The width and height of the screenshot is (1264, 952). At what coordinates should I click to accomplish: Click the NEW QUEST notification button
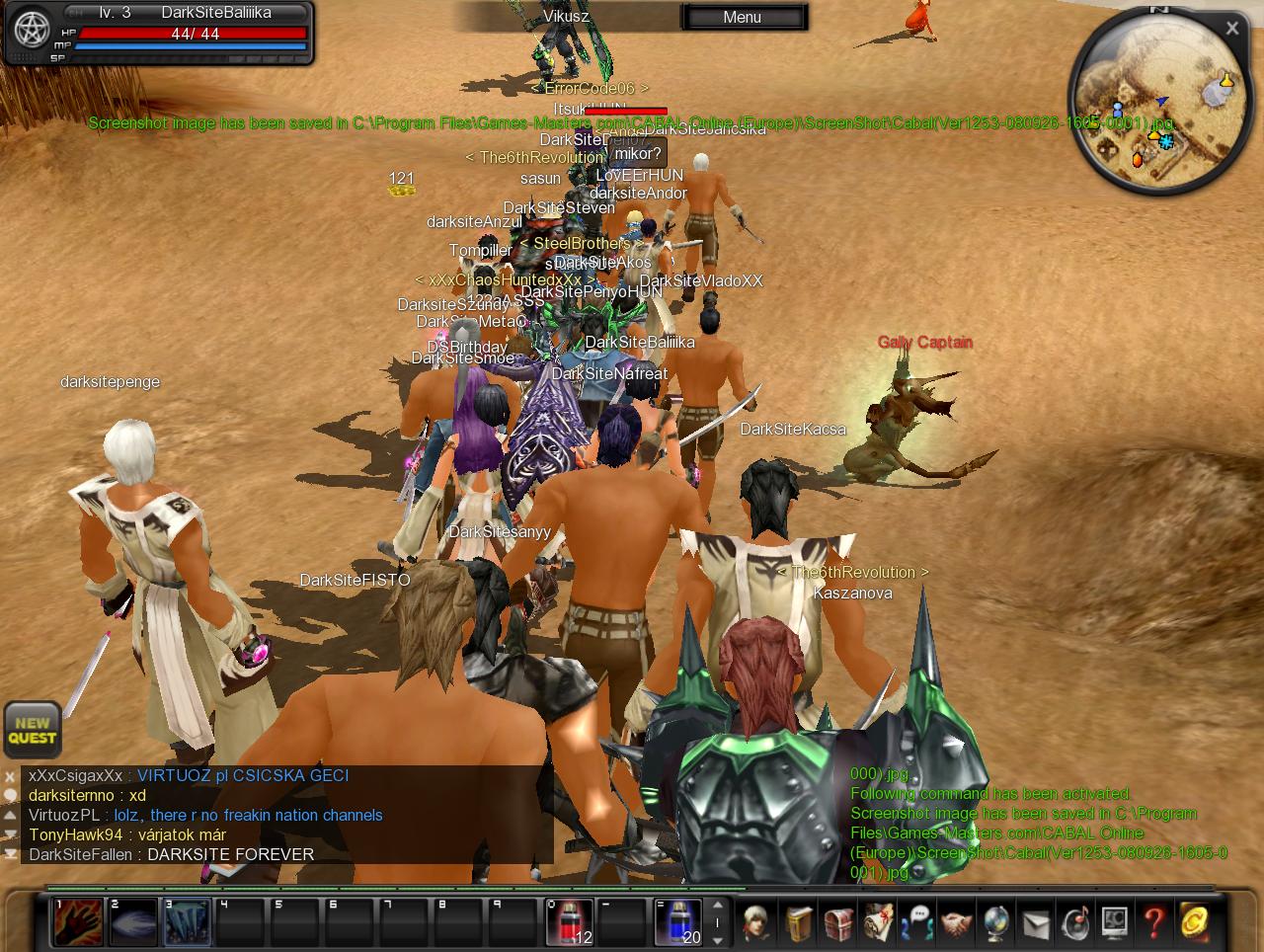click(32, 730)
